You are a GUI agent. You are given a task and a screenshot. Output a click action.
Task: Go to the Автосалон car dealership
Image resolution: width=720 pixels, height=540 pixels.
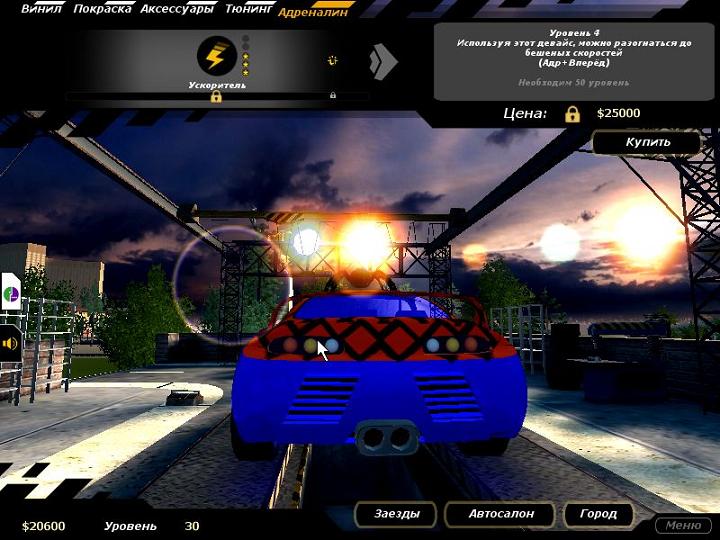point(500,514)
